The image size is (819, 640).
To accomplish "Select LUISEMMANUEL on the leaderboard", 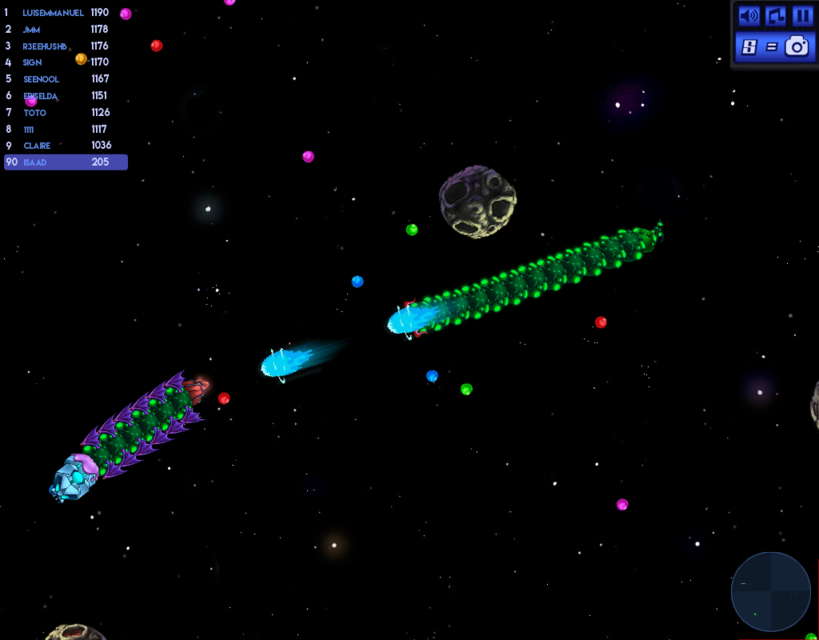I will pos(54,13).
